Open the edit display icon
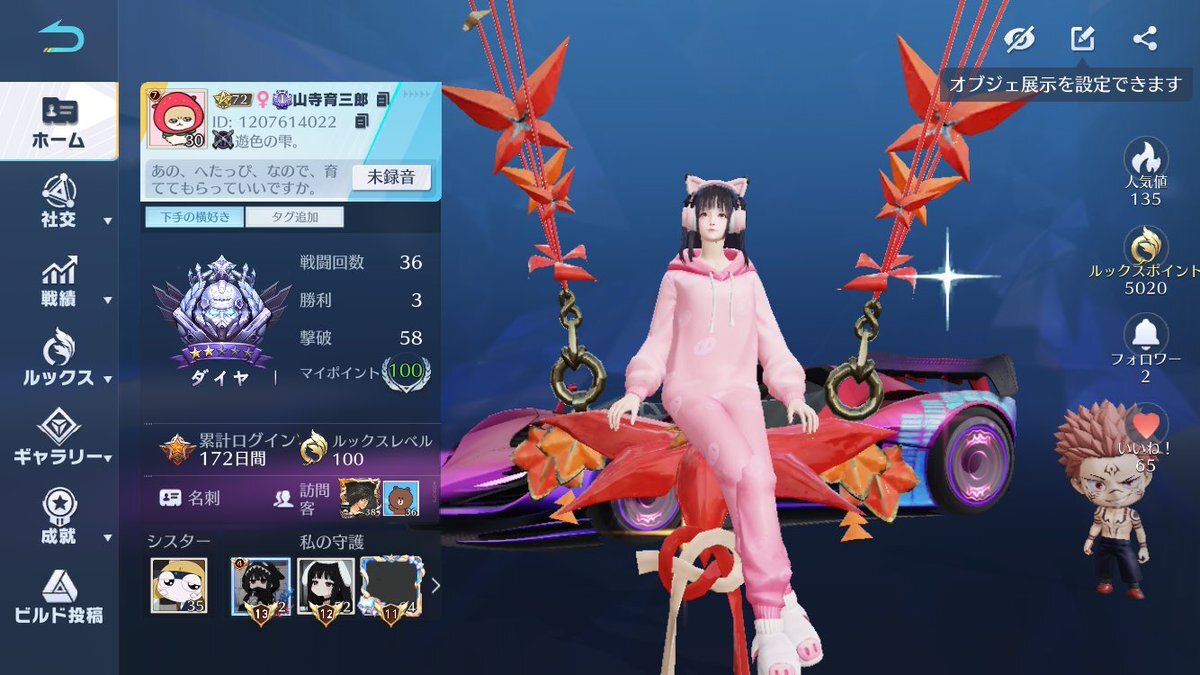Image resolution: width=1200 pixels, height=675 pixels. (1082, 39)
